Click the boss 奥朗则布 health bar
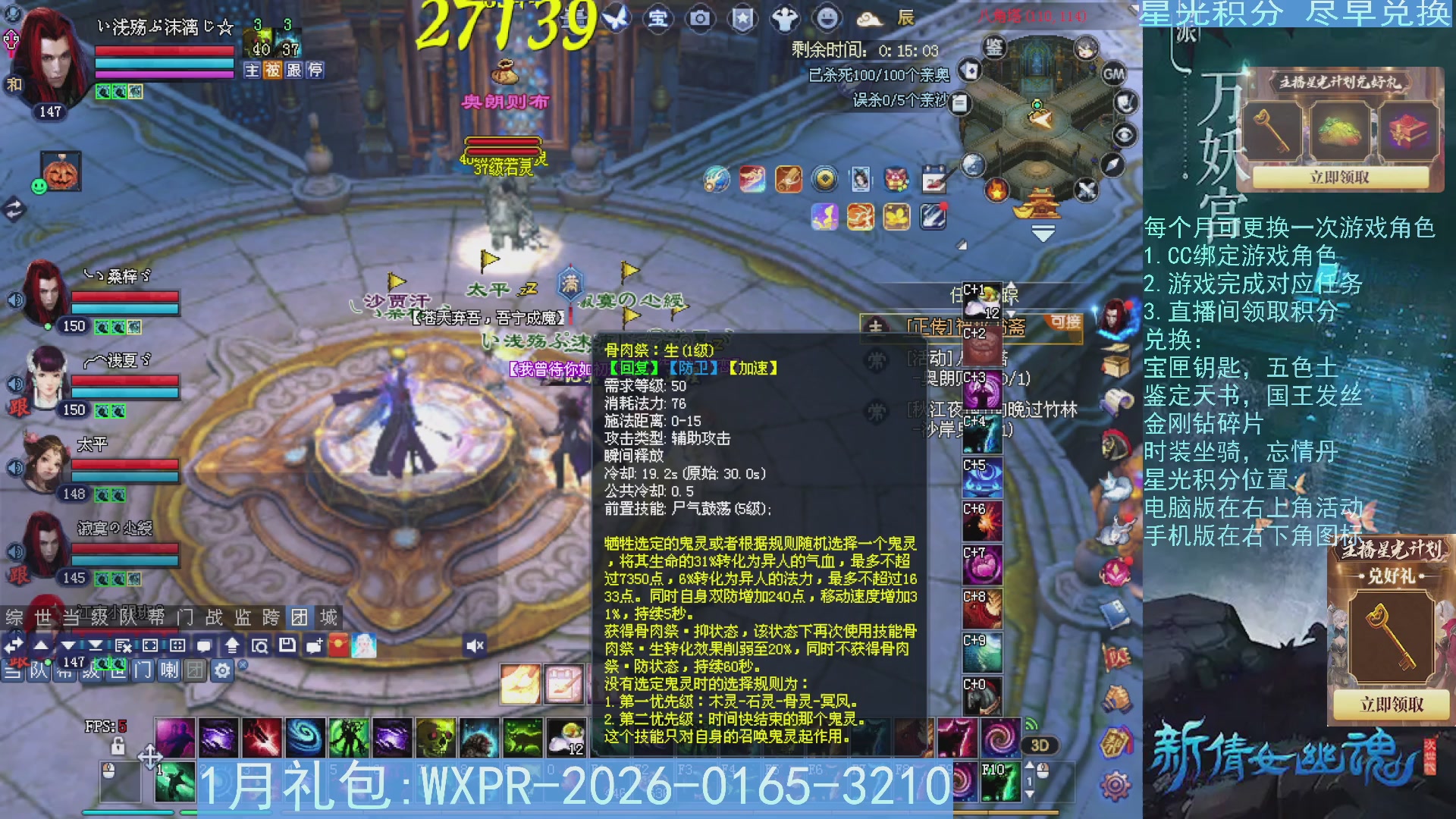This screenshot has width=1456, height=819. coord(504,141)
